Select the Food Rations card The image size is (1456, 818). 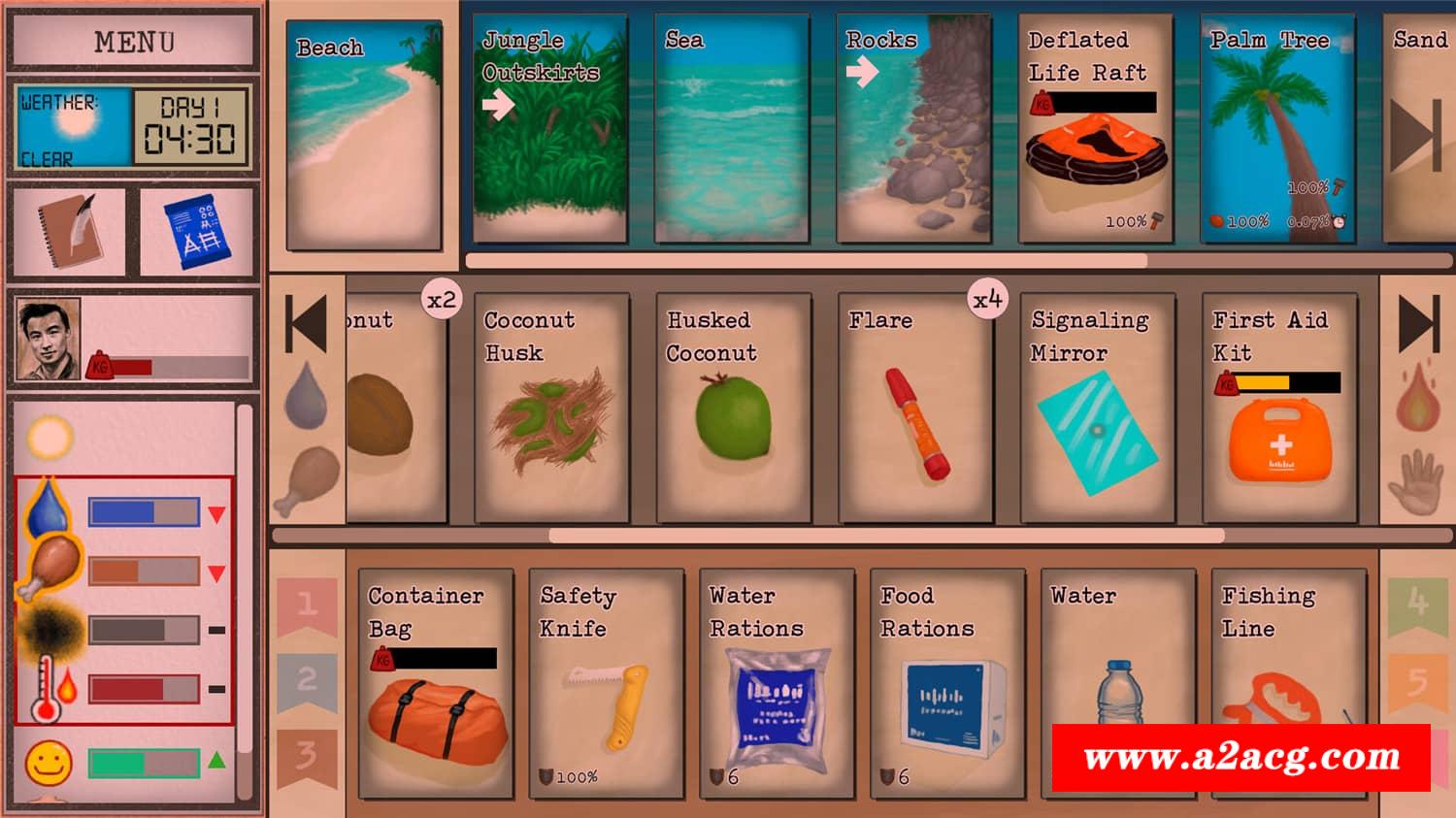pos(947,683)
